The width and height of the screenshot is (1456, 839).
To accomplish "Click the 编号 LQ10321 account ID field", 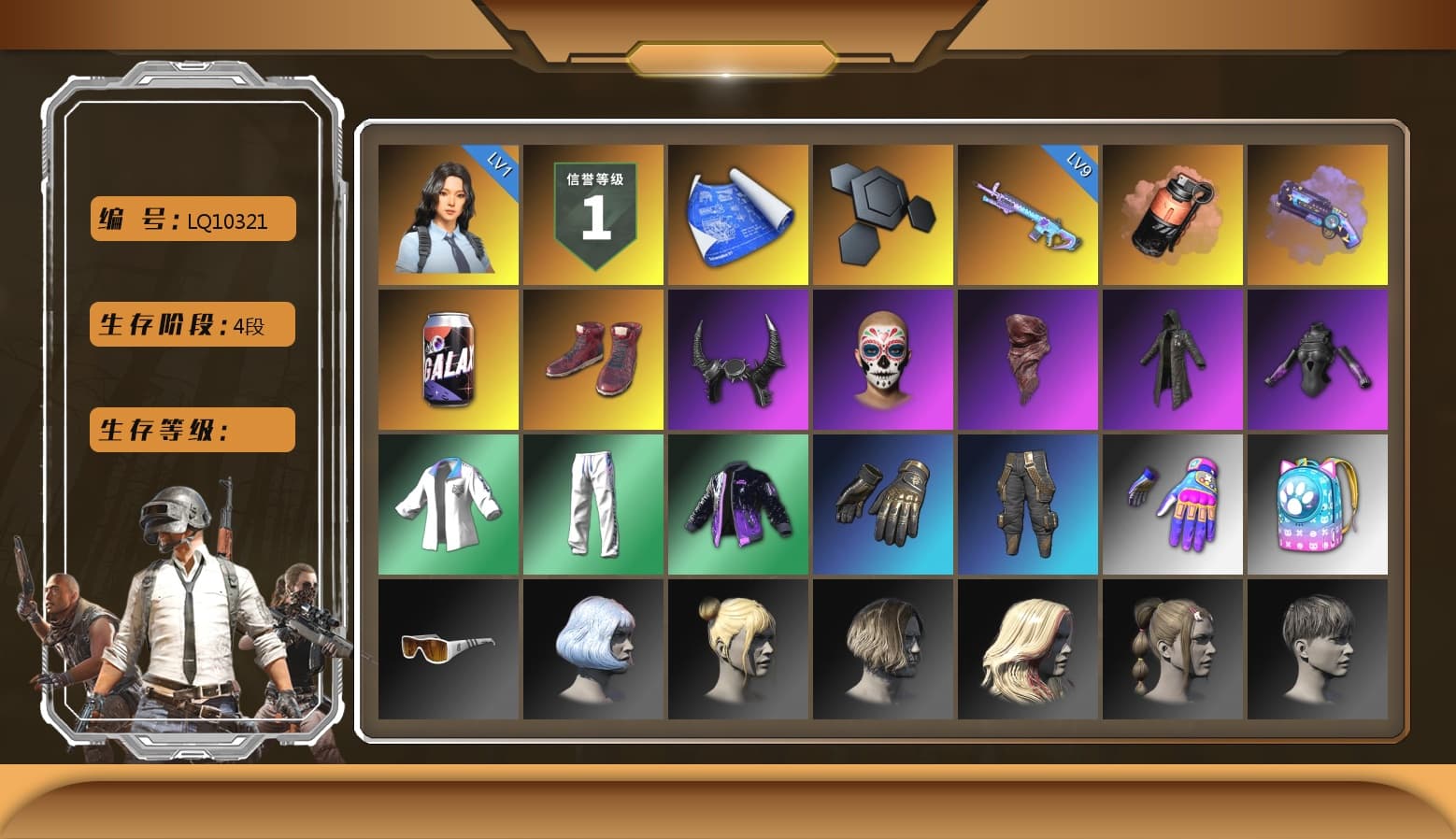I will [191, 219].
